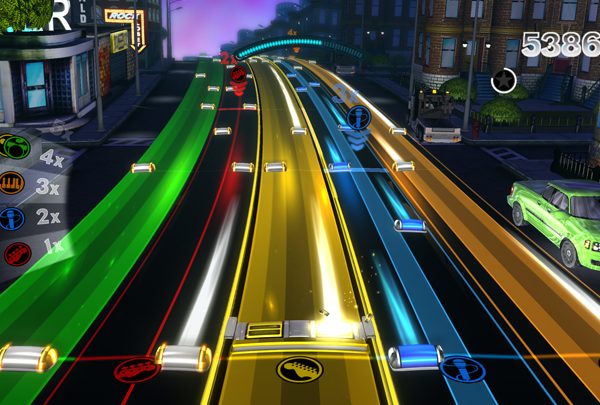This screenshot has height=405, width=600.
Task: Click the floating blue microphone 3x level marker
Action: (358, 118)
